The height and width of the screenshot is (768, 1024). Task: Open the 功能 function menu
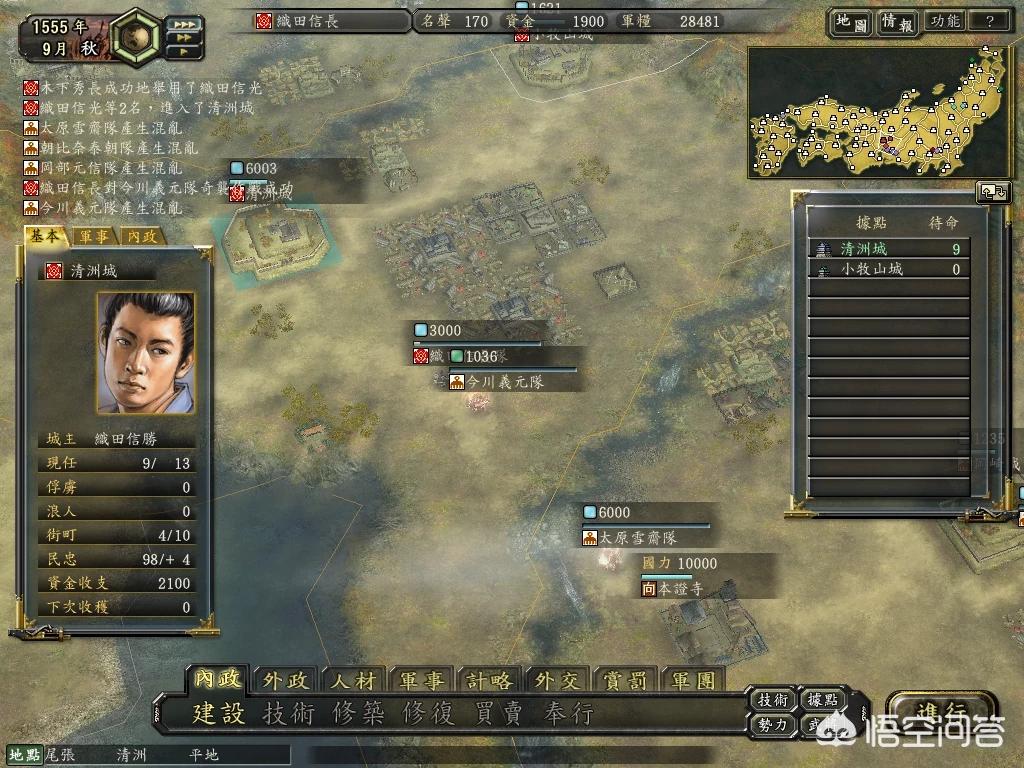click(944, 21)
